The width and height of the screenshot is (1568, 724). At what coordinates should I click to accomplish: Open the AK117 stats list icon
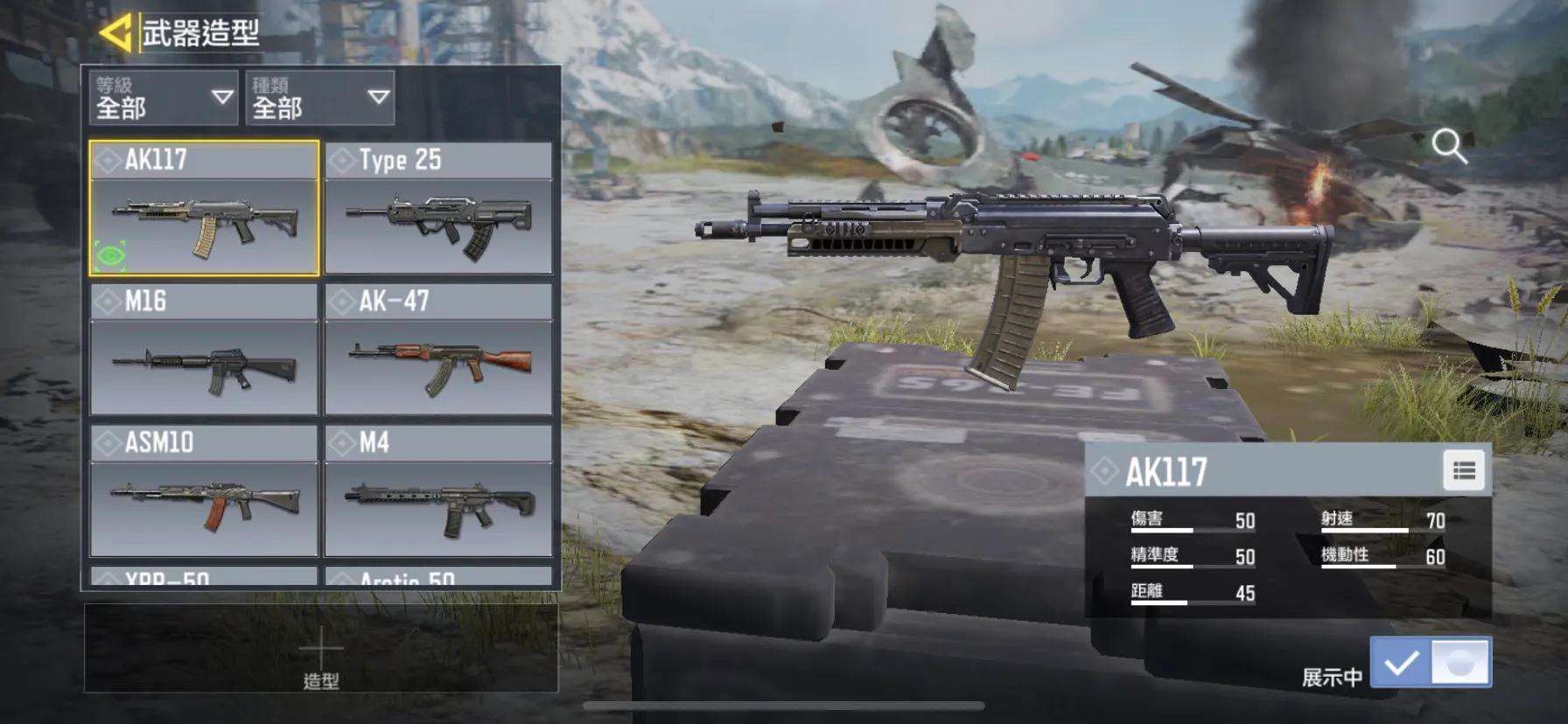click(x=1464, y=471)
